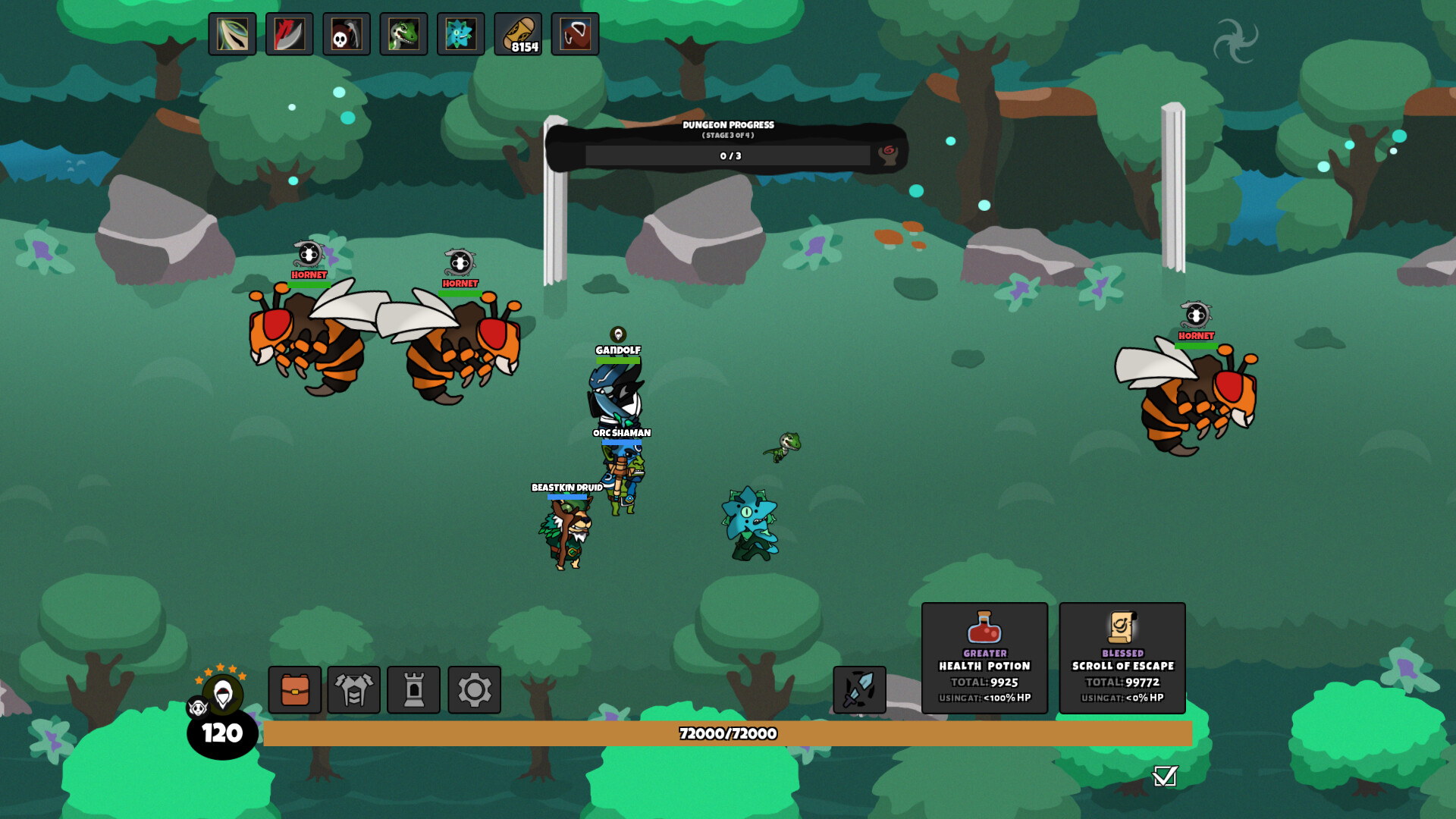The height and width of the screenshot is (819, 1456).
Task: Open the armor equipment icon
Action: pos(354,690)
